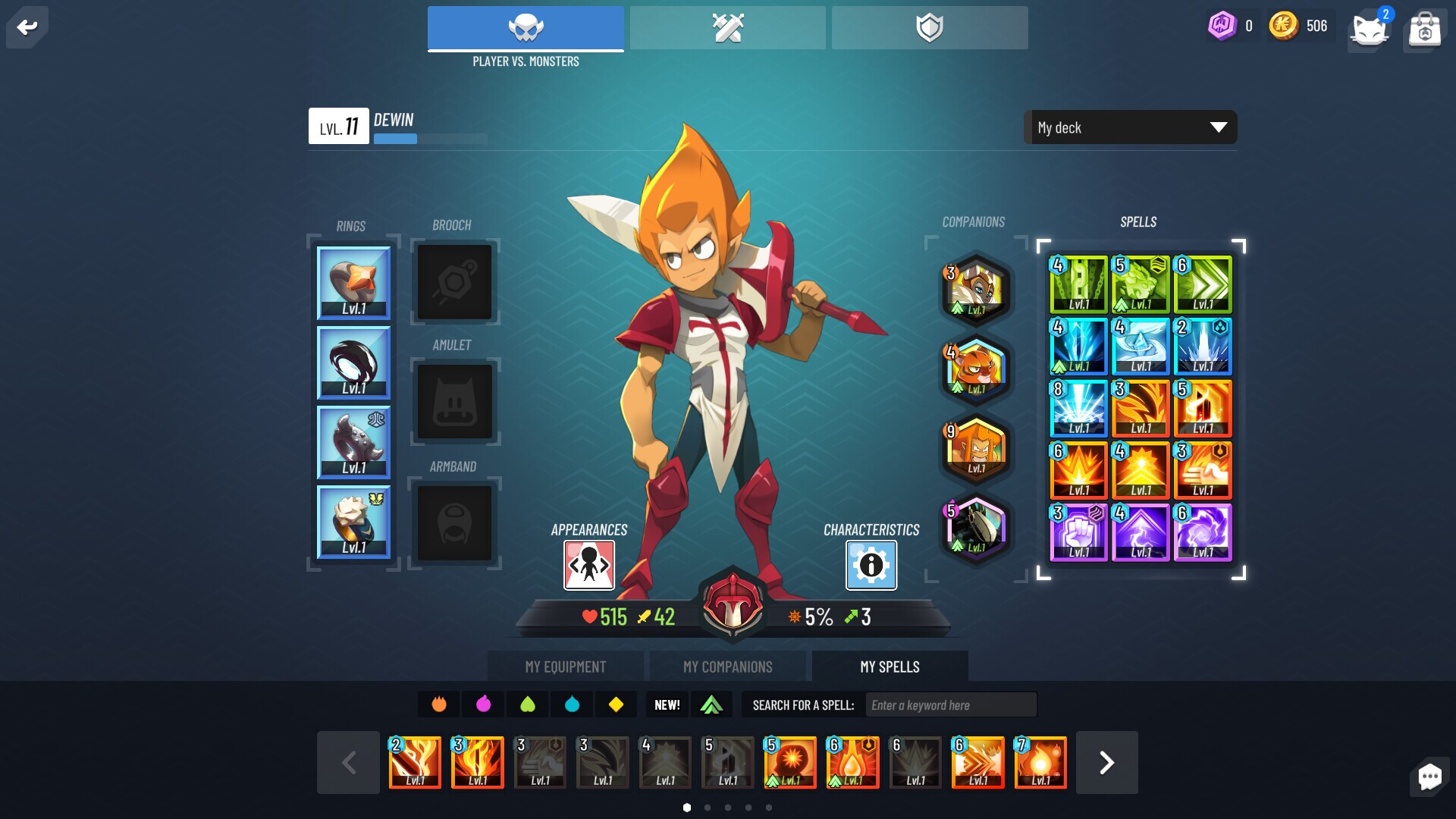Open the MY EQUIPMENT tab
The width and height of the screenshot is (1456, 819).
click(566, 667)
